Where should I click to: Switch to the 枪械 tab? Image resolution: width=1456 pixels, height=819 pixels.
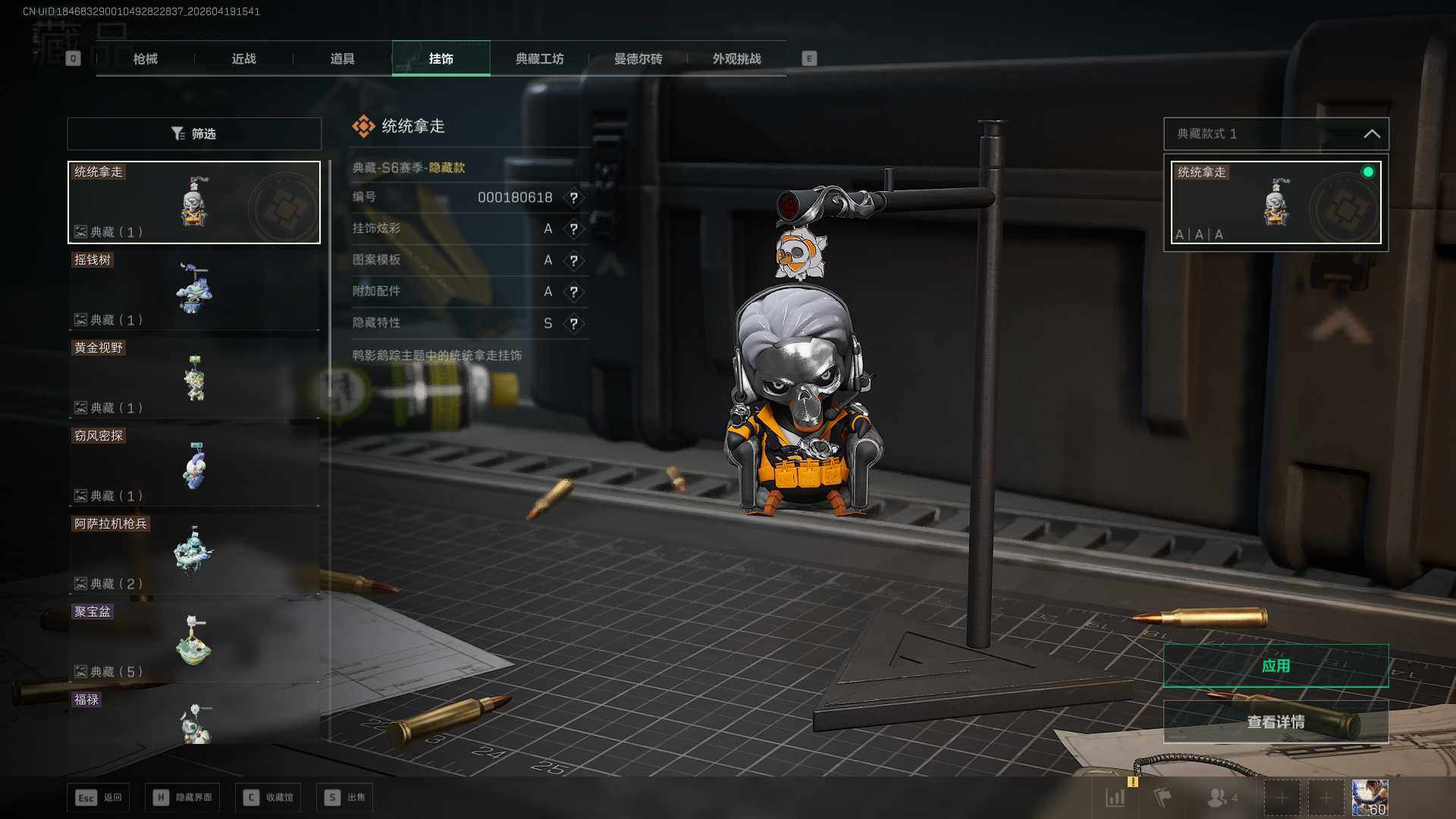click(x=145, y=59)
